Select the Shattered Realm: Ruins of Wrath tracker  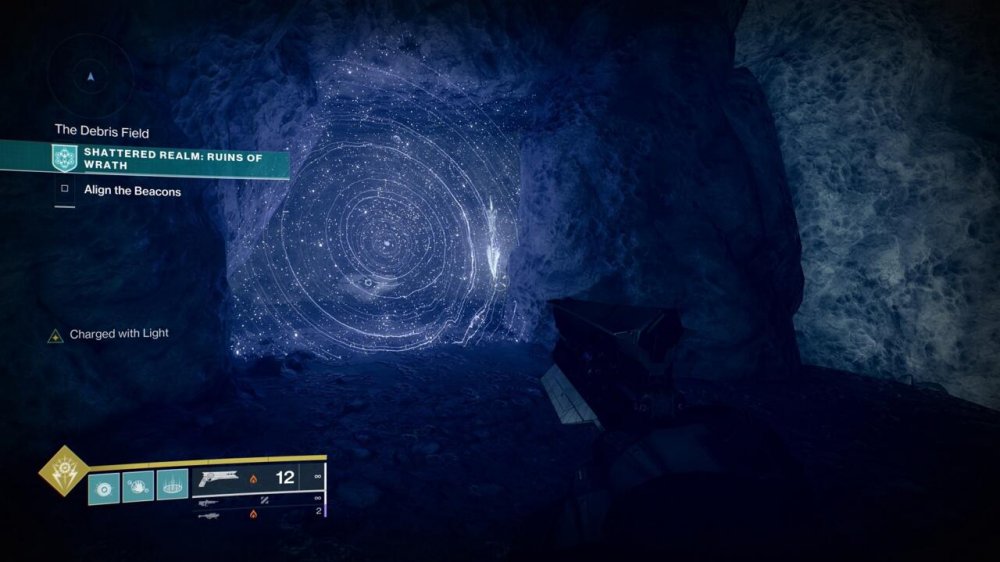click(x=170, y=157)
